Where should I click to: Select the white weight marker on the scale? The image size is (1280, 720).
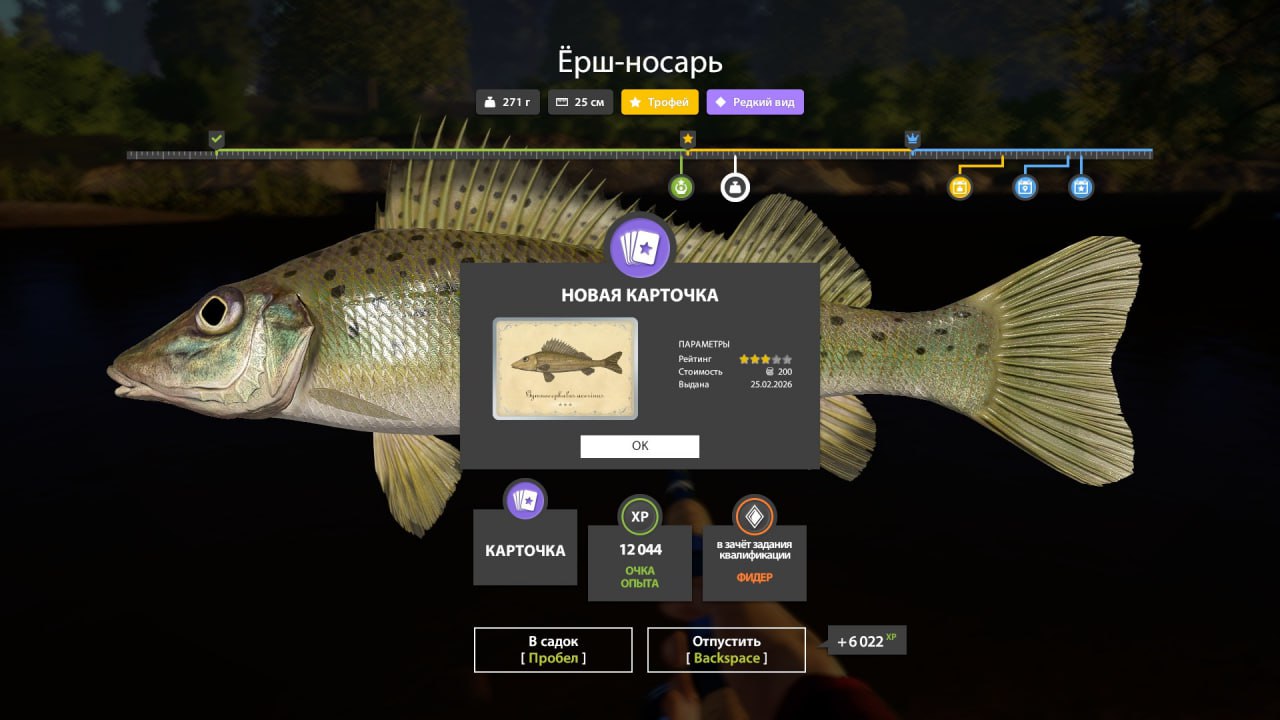[x=735, y=187]
